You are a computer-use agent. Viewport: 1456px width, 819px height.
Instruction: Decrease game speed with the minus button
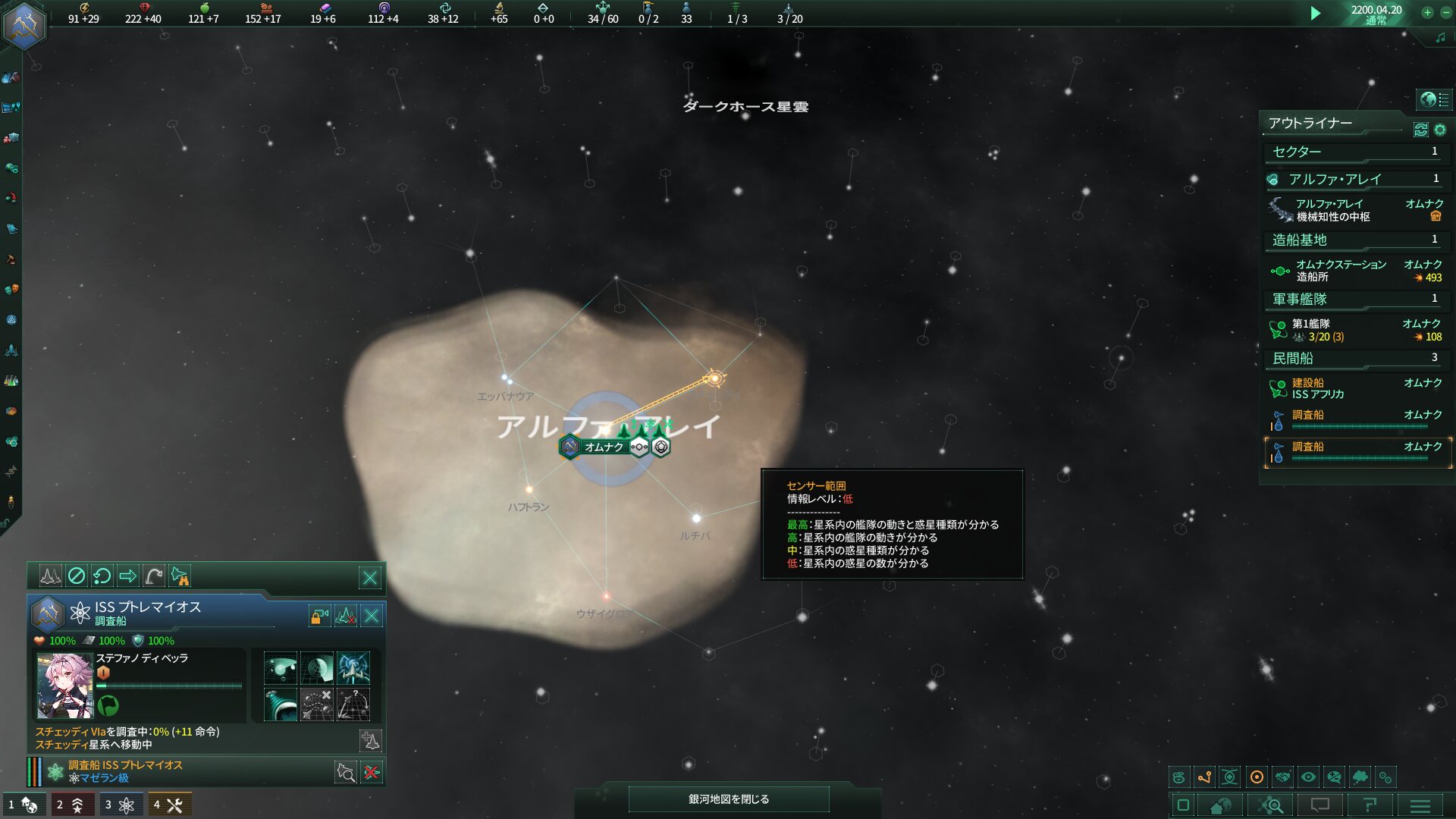click(1445, 12)
